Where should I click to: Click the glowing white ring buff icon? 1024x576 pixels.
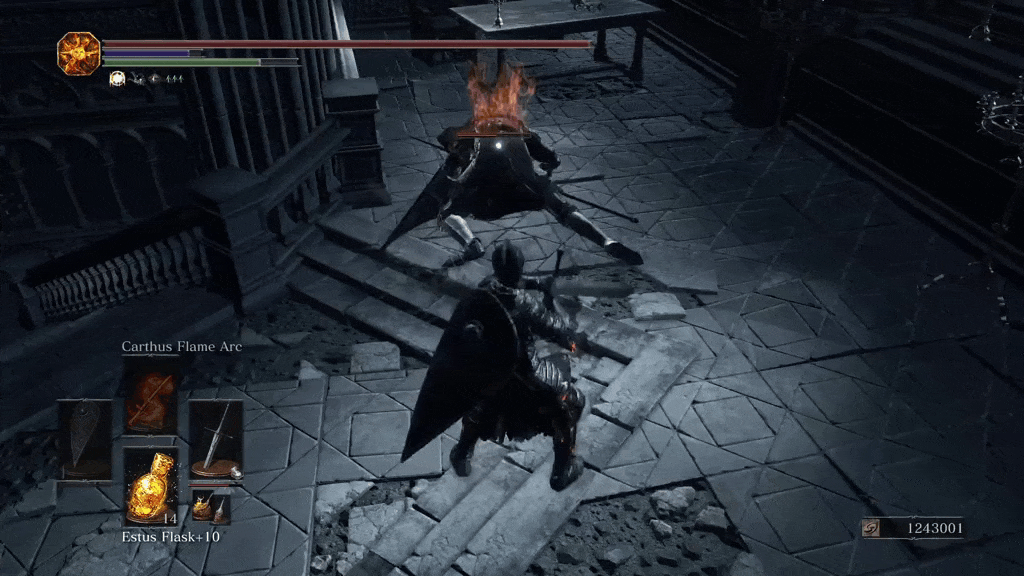pos(116,77)
